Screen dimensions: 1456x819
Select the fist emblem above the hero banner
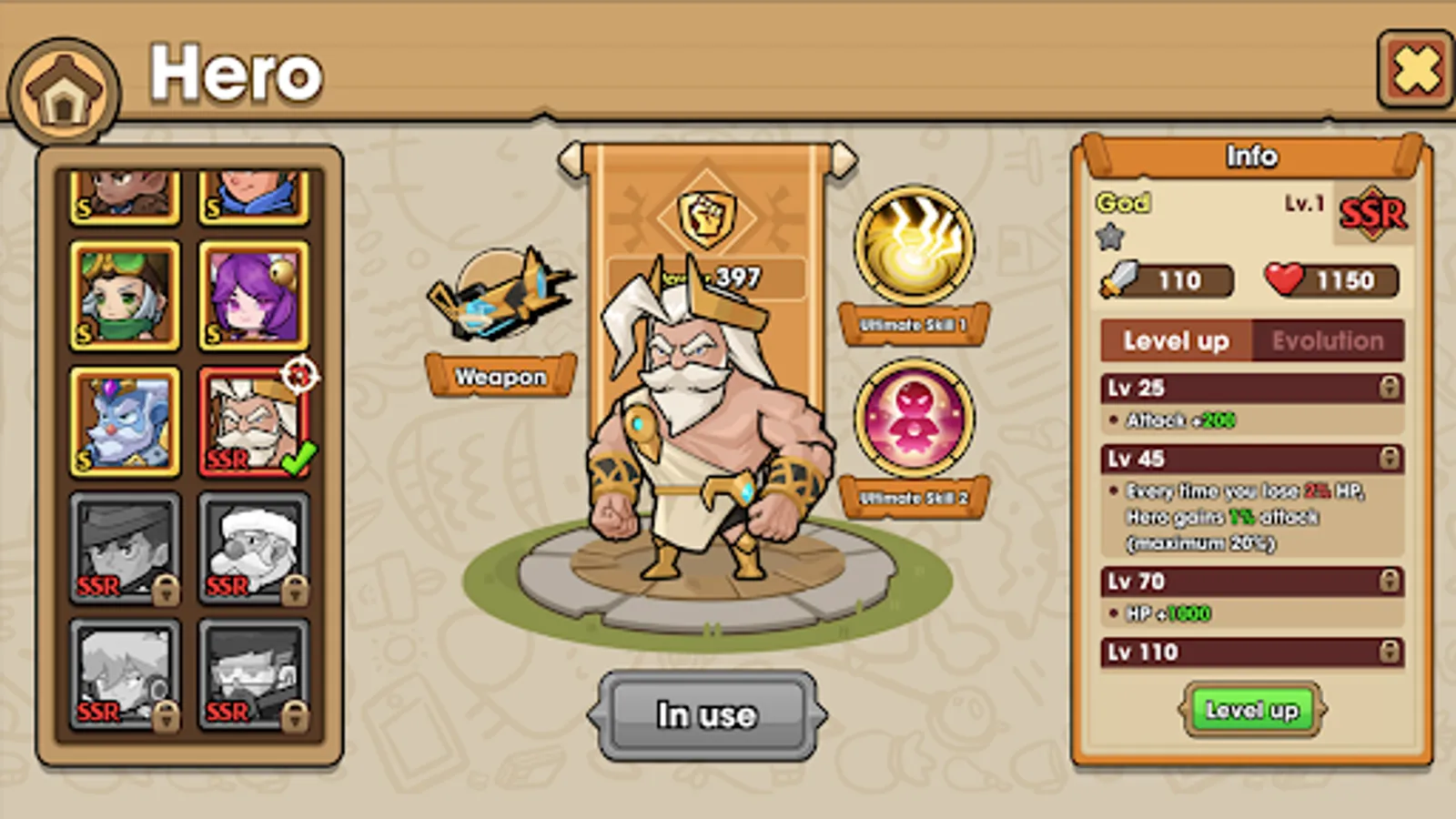(709, 214)
